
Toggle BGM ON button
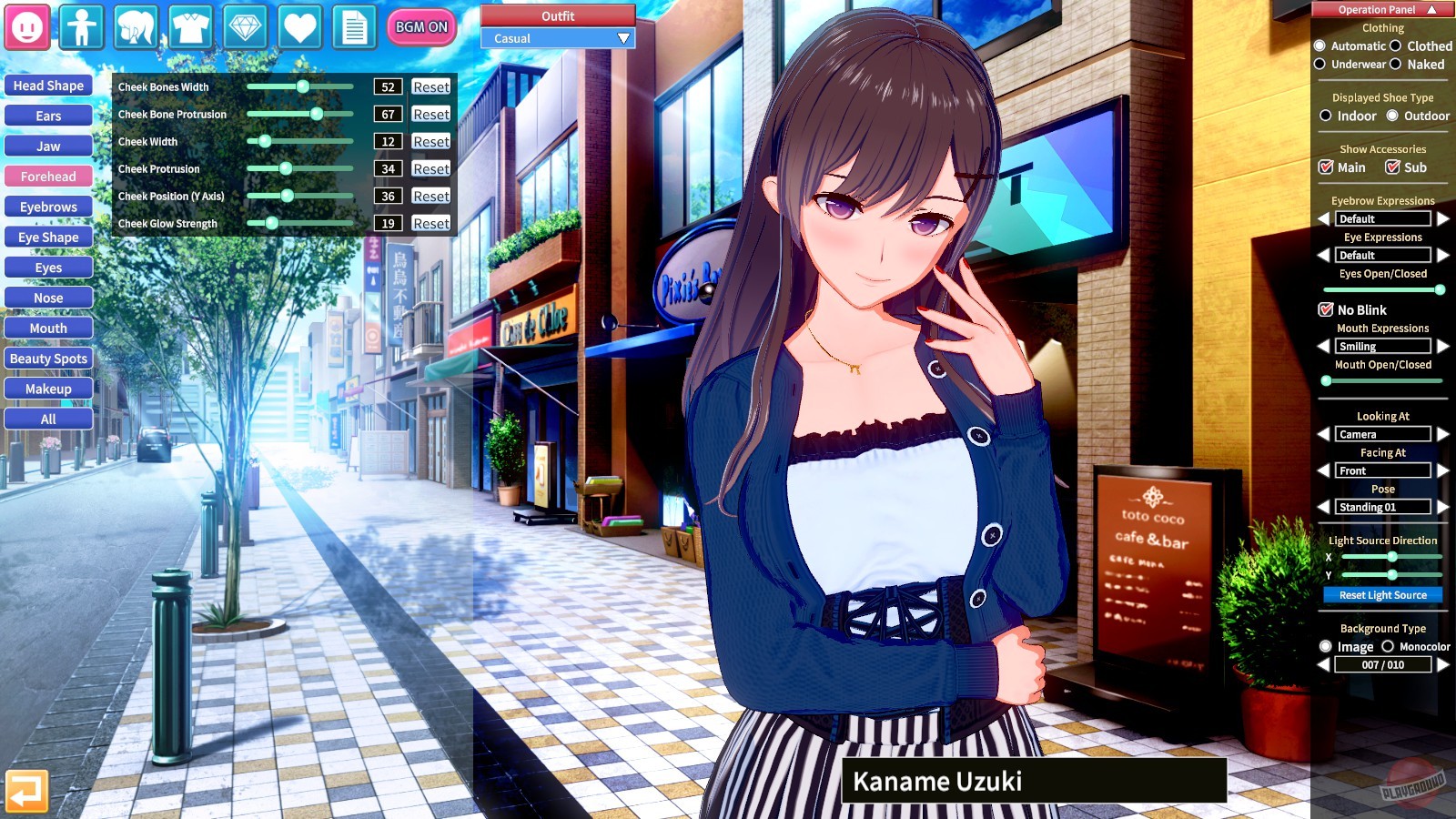tap(420, 27)
